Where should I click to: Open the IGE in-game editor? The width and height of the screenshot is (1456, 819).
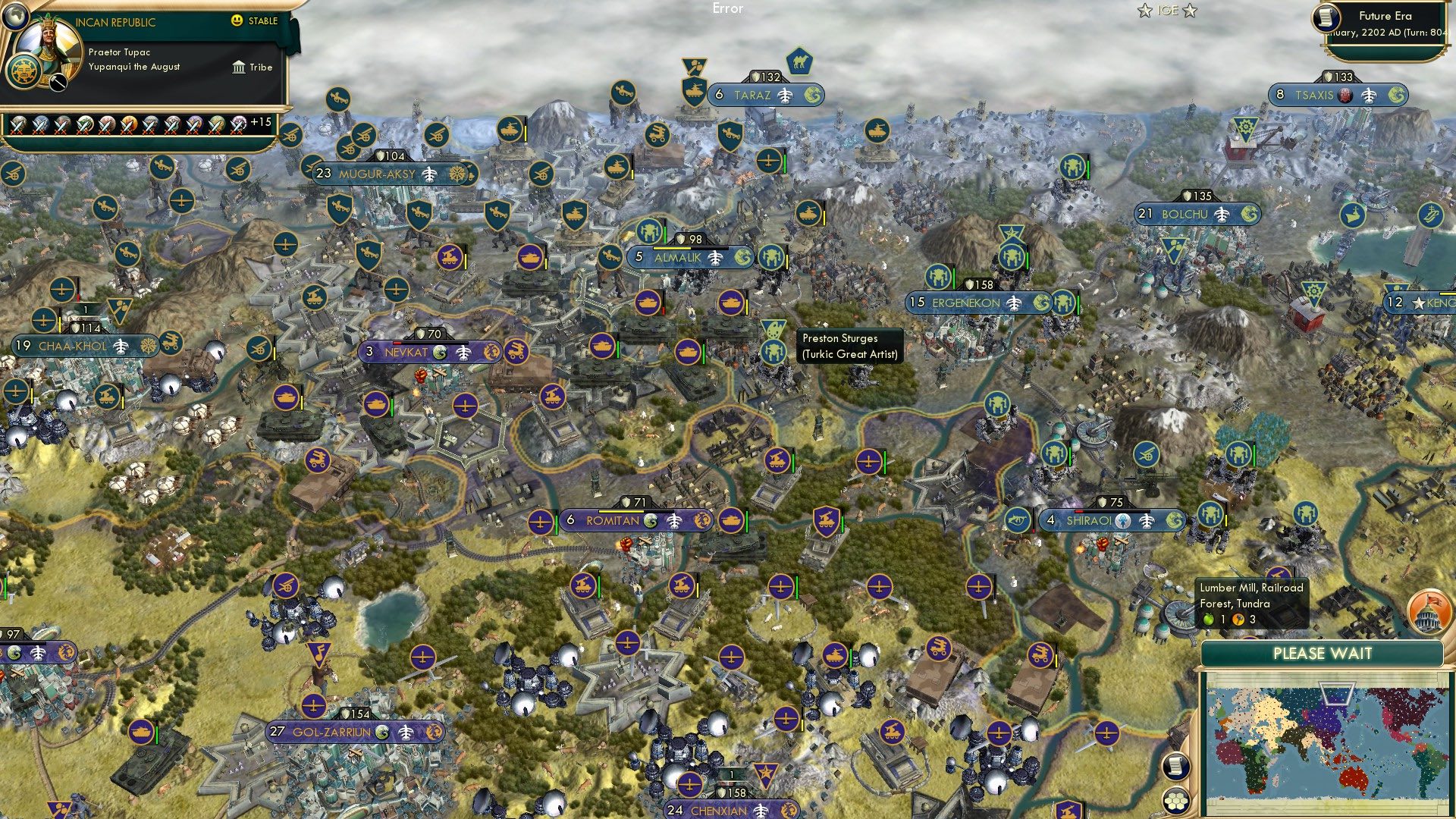(1167, 11)
